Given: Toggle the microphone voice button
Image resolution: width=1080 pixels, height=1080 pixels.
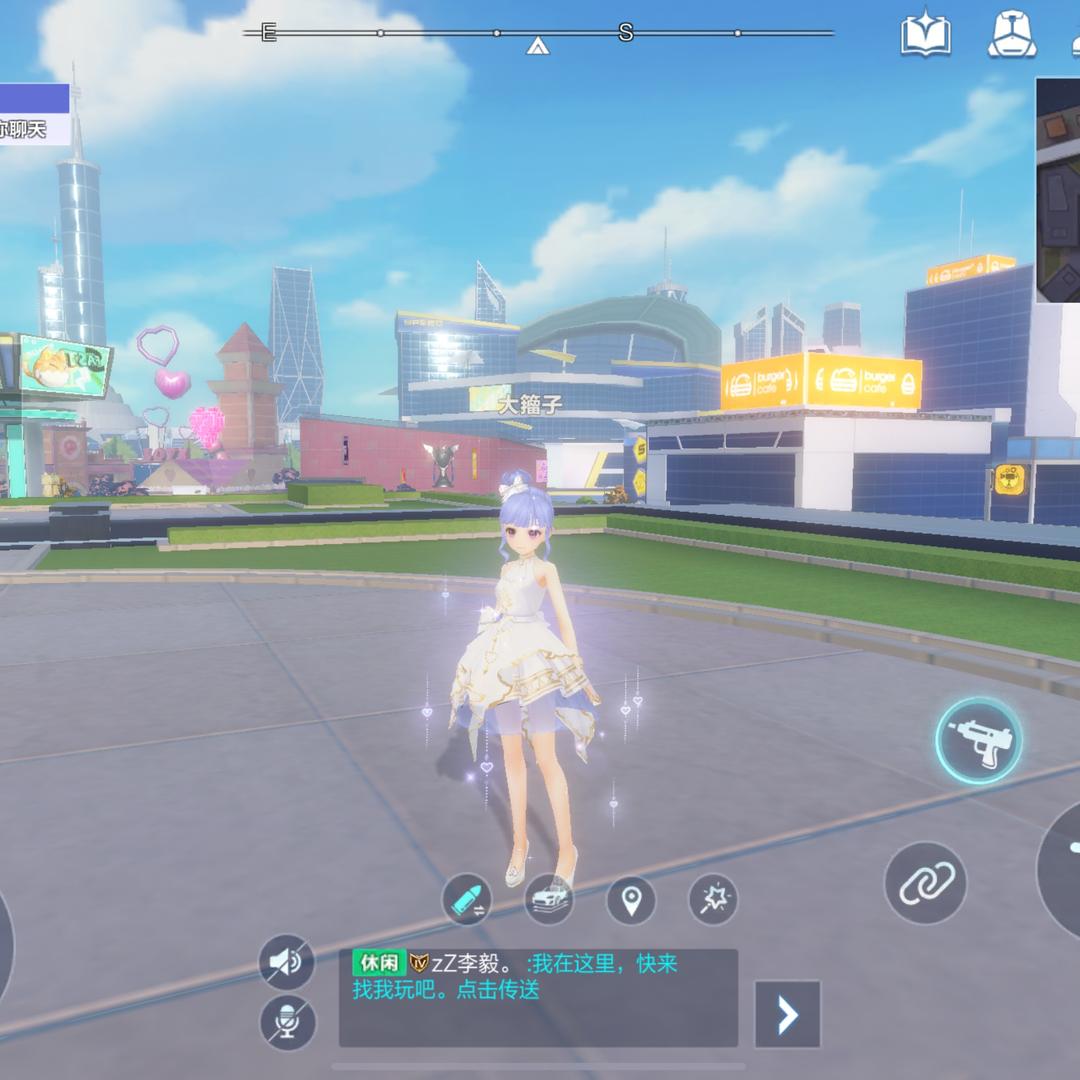Looking at the screenshot, I should point(287,1022).
